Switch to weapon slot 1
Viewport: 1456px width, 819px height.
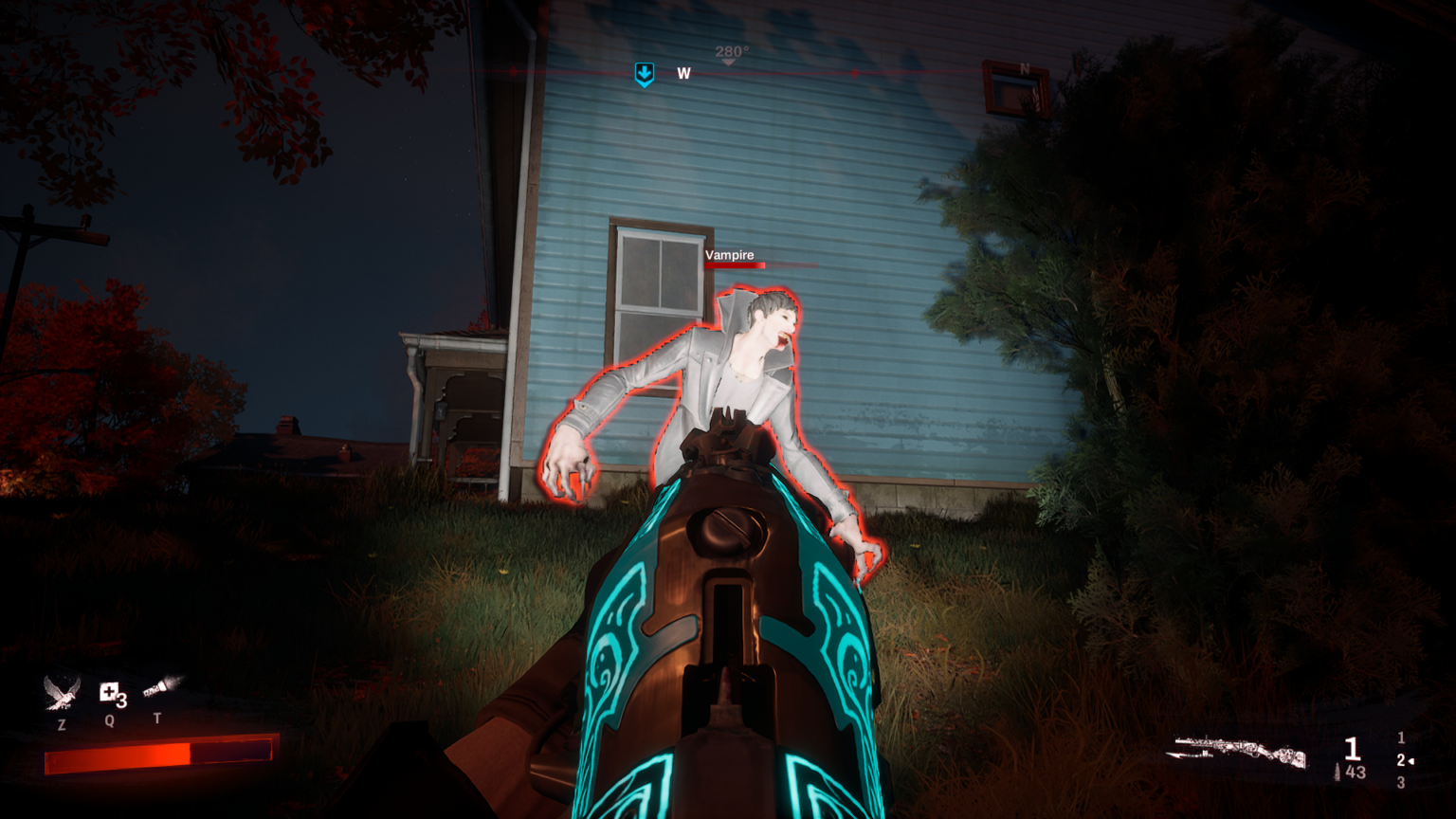coord(1400,736)
